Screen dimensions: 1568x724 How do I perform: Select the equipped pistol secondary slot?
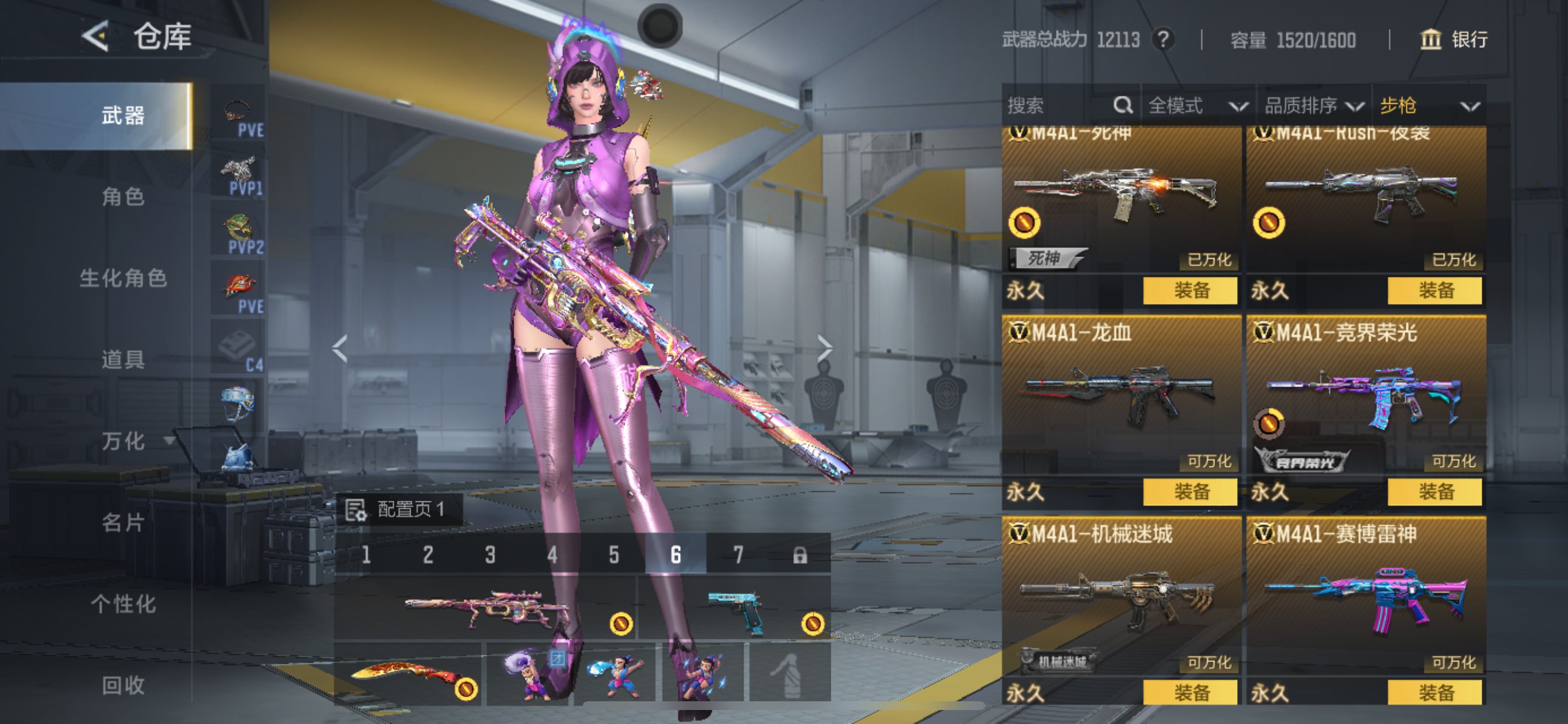coord(734,610)
